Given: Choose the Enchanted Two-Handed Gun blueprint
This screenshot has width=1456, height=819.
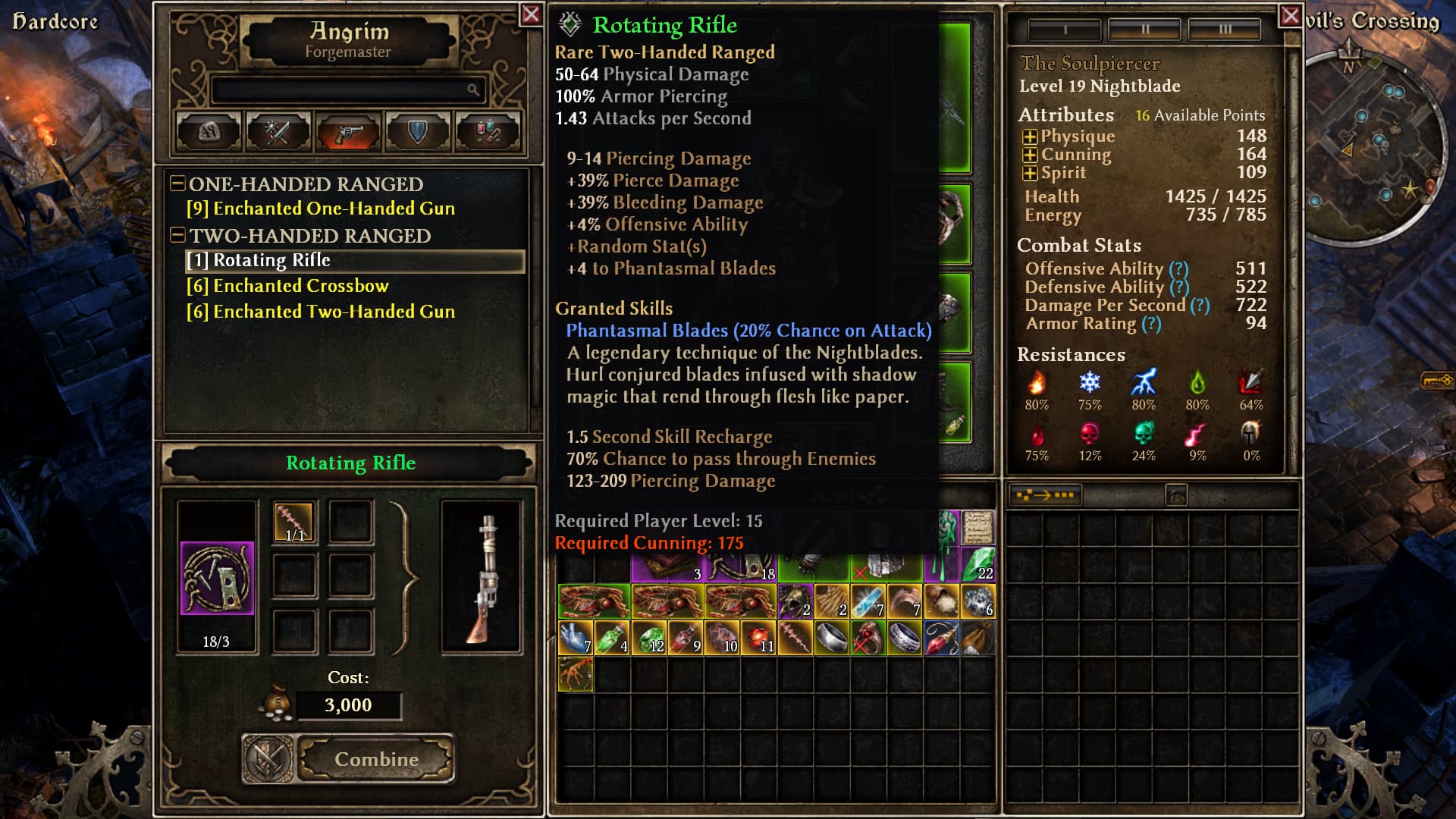Looking at the screenshot, I should [x=321, y=312].
